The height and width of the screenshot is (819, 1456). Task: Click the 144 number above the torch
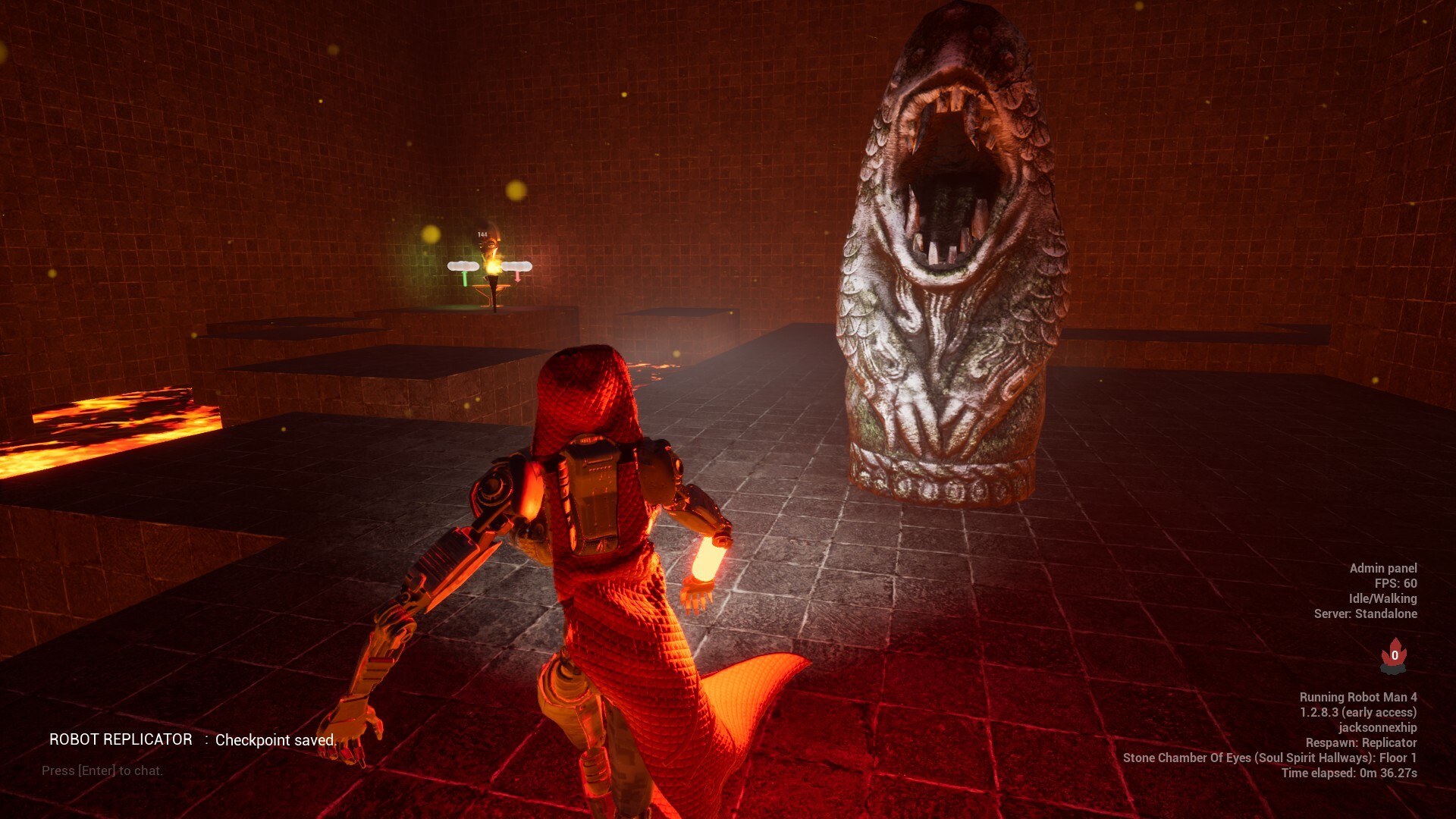point(482,234)
